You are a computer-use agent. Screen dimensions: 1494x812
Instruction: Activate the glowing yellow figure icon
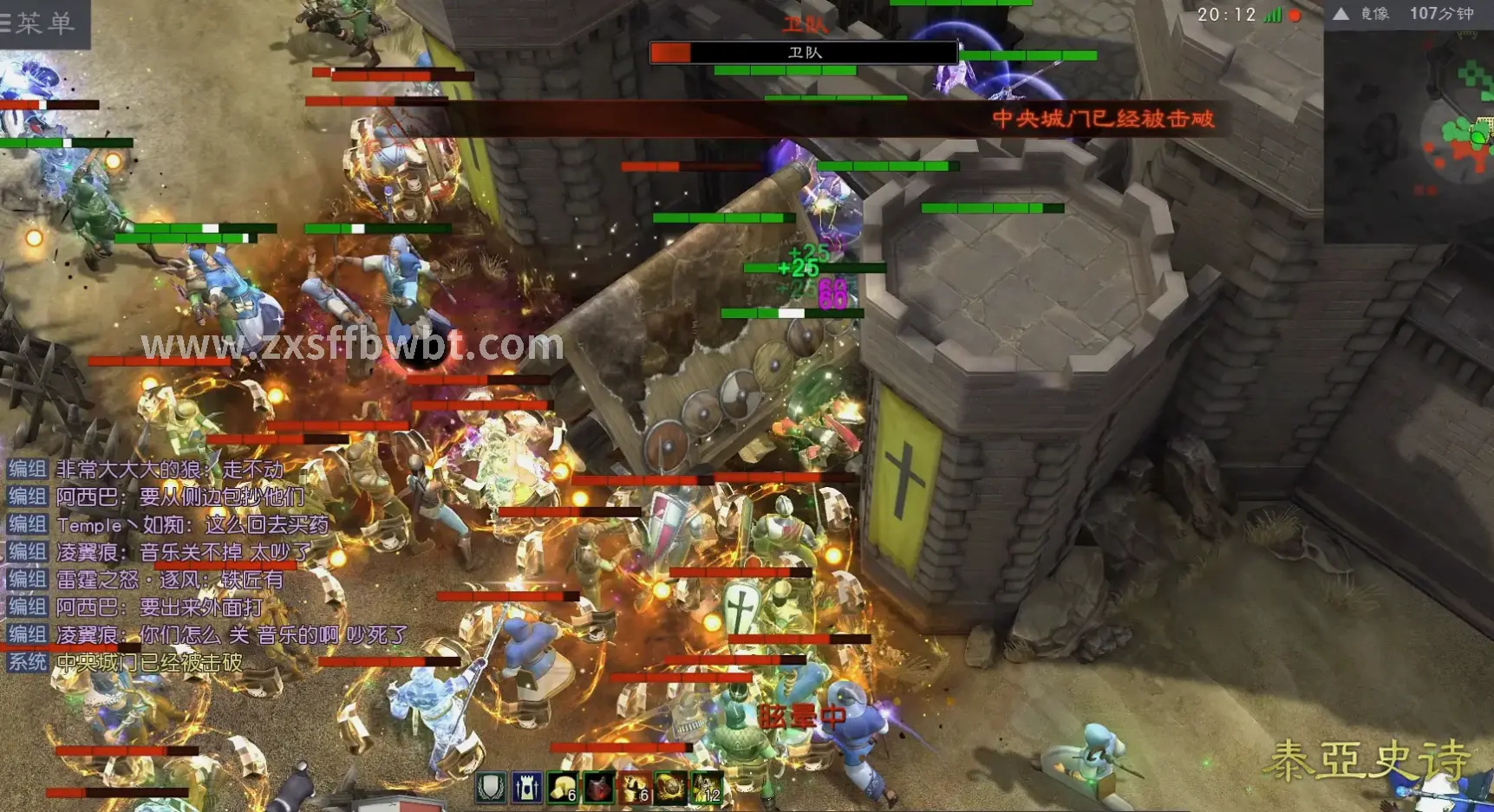(706, 788)
